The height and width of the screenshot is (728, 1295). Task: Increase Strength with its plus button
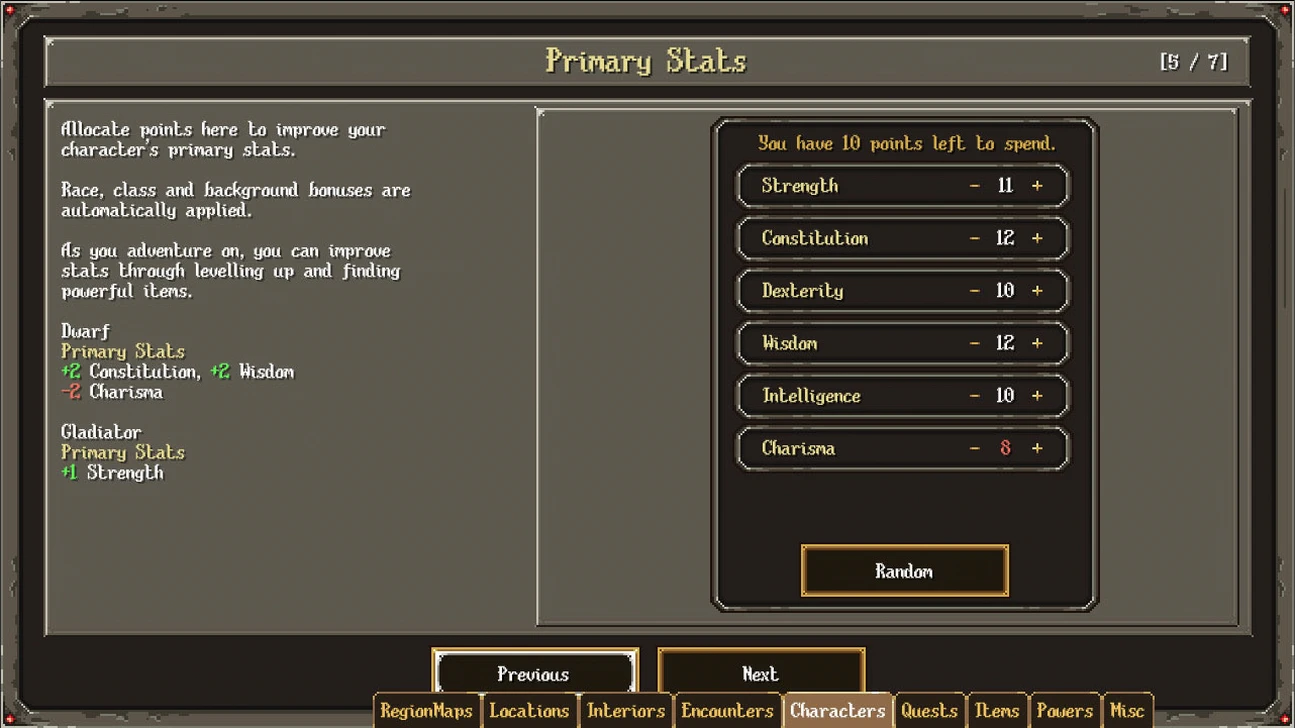tap(1037, 186)
